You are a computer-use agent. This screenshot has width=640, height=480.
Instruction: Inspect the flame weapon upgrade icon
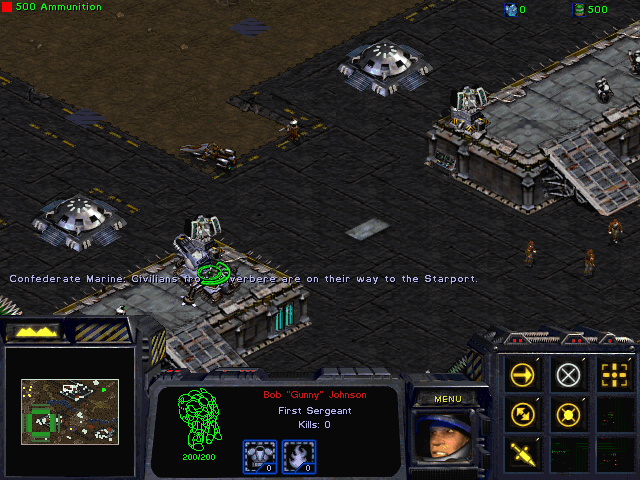click(300, 456)
